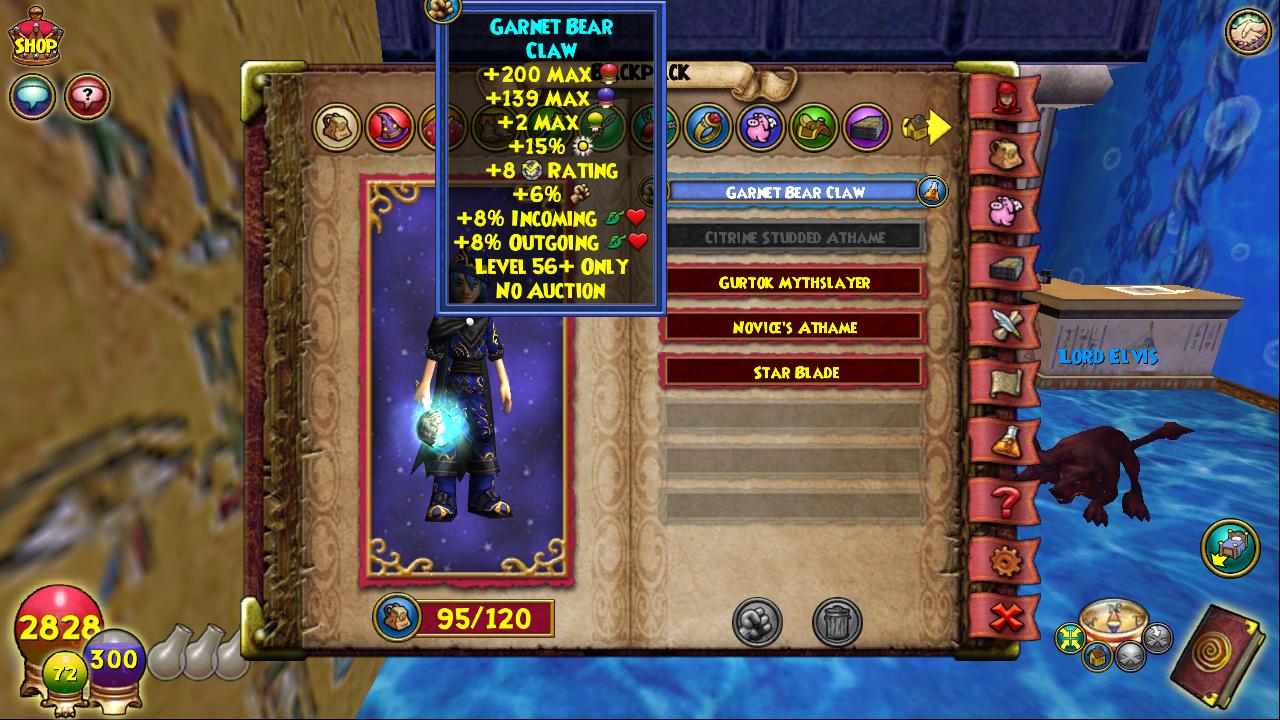Viewport: 1280px width, 720px height.
Task: Choose the Gurtok Mythslayer item
Action: tap(795, 282)
